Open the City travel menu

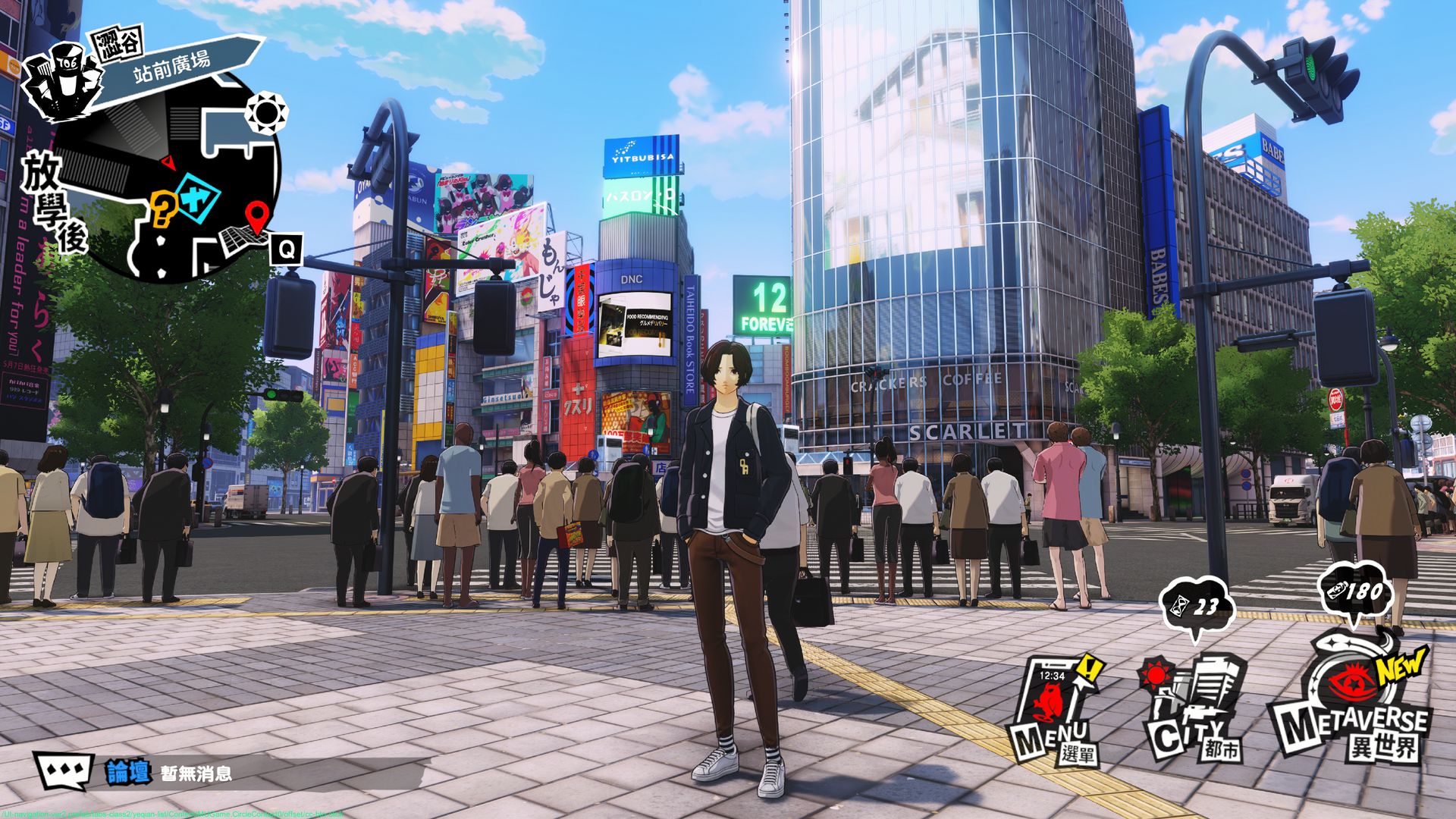(1194, 709)
